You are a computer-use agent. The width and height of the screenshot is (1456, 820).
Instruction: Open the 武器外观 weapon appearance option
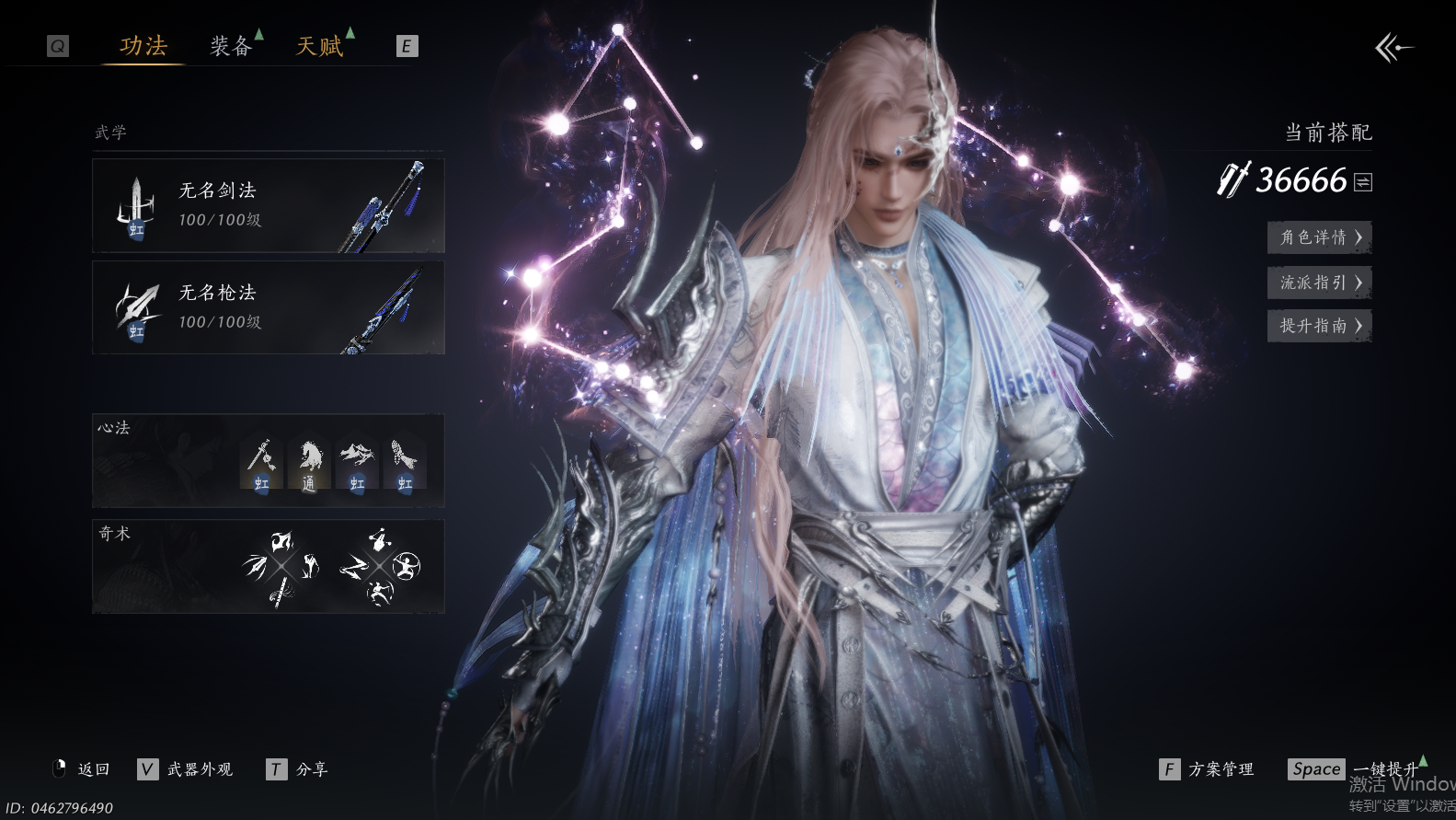tap(186, 769)
